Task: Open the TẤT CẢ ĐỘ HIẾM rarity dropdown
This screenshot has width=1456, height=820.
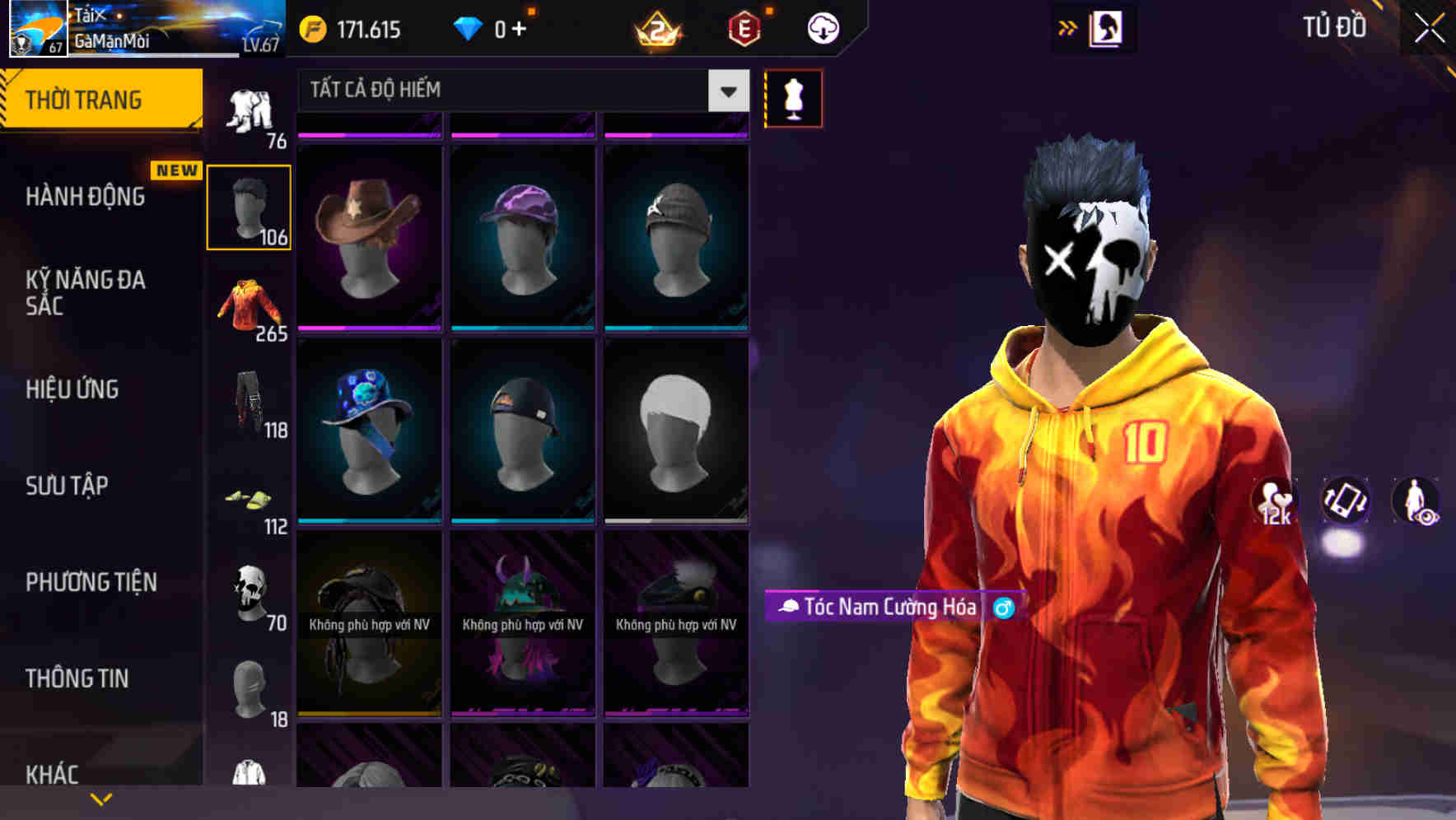Action: (519, 90)
